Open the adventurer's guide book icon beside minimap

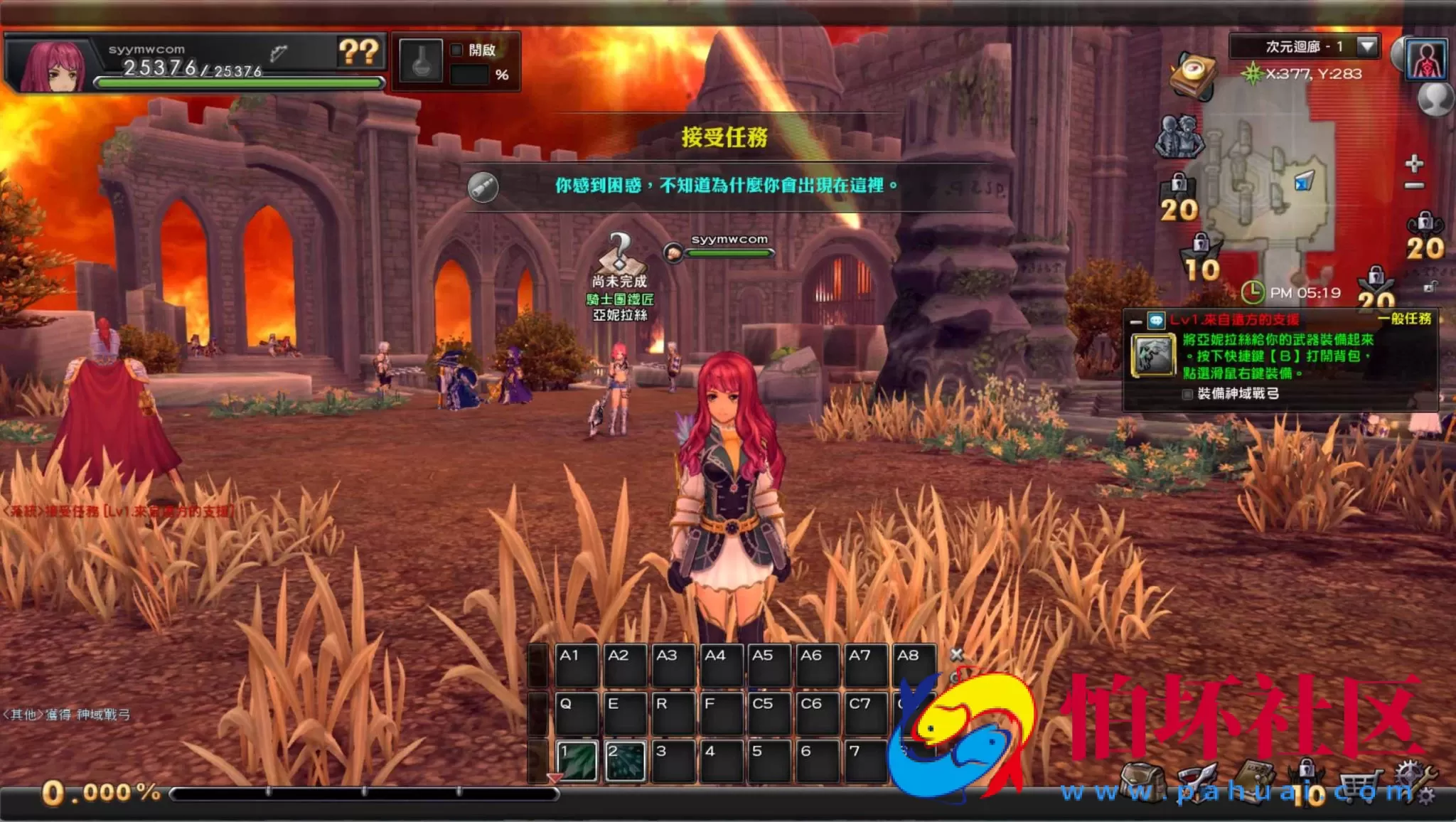click(1193, 75)
